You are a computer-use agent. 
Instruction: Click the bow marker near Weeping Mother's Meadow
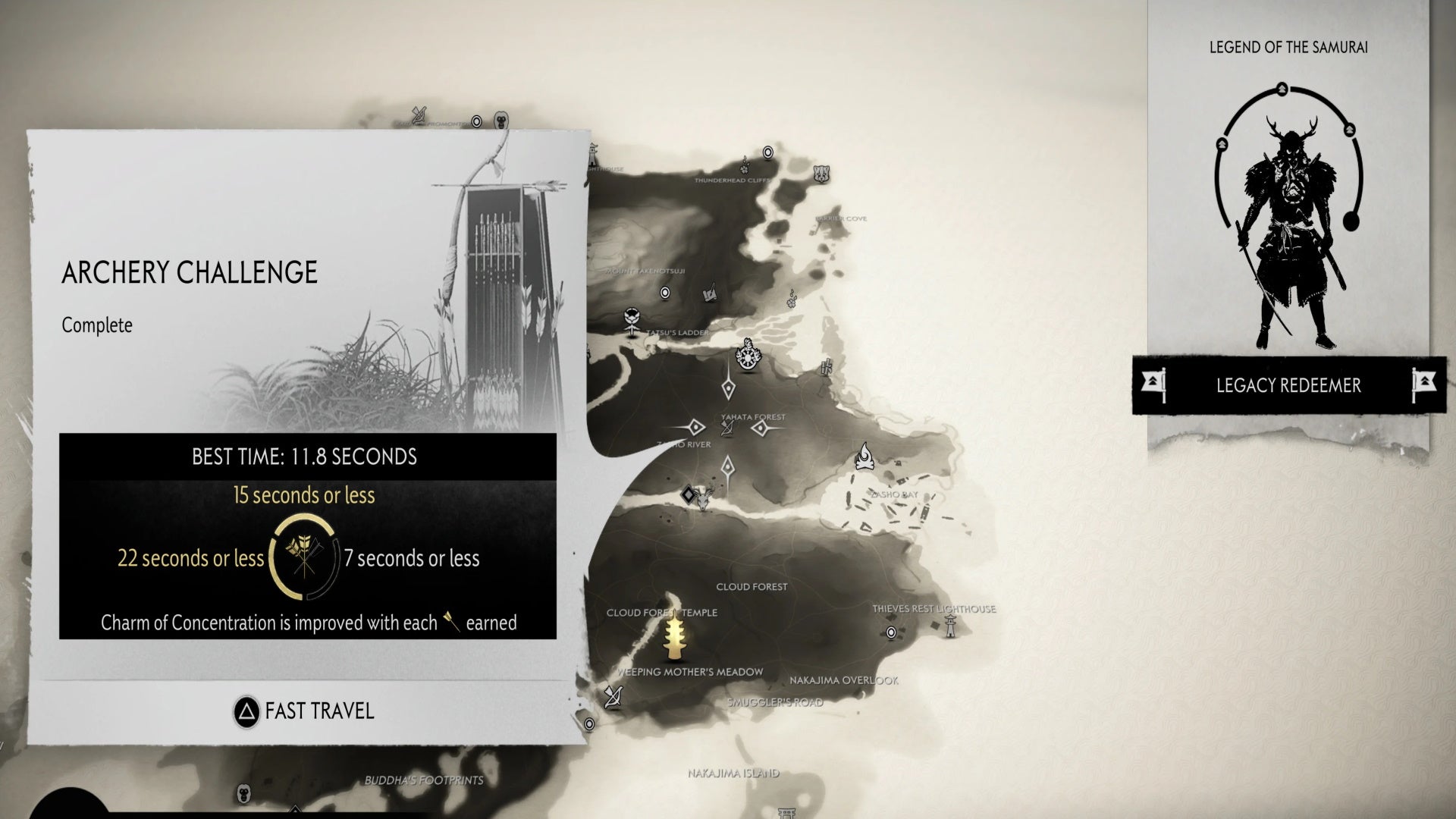point(613,696)
